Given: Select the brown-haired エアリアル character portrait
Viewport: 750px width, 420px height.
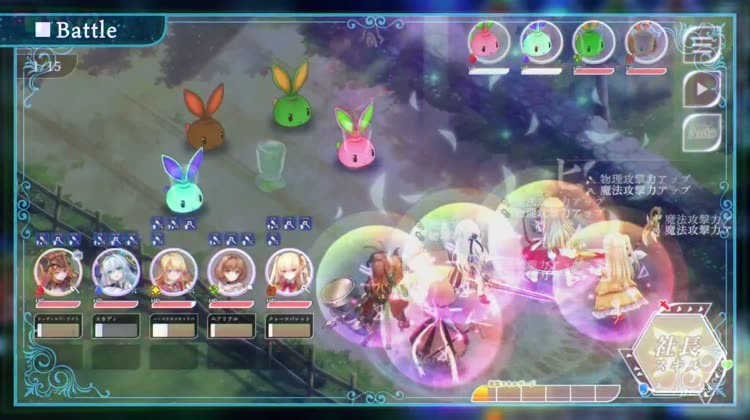Looking at the screenshot, I should pos(231,270).
